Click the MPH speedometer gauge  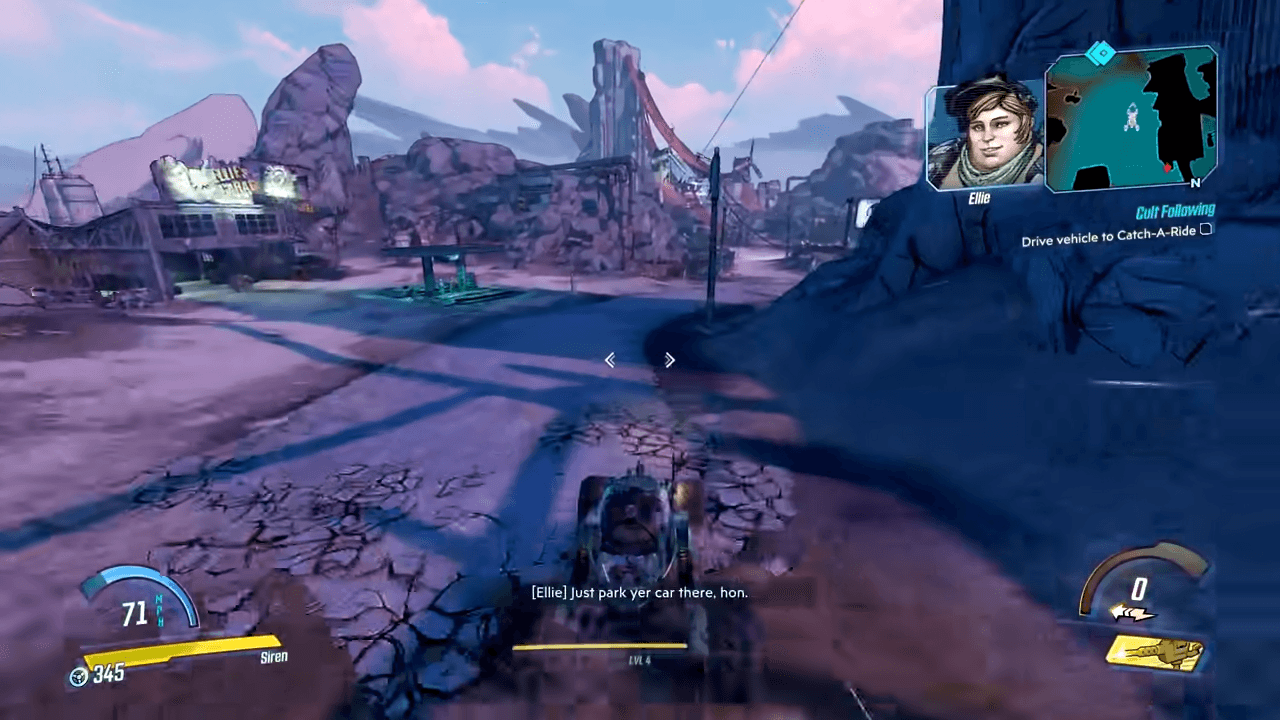(137, 602)
